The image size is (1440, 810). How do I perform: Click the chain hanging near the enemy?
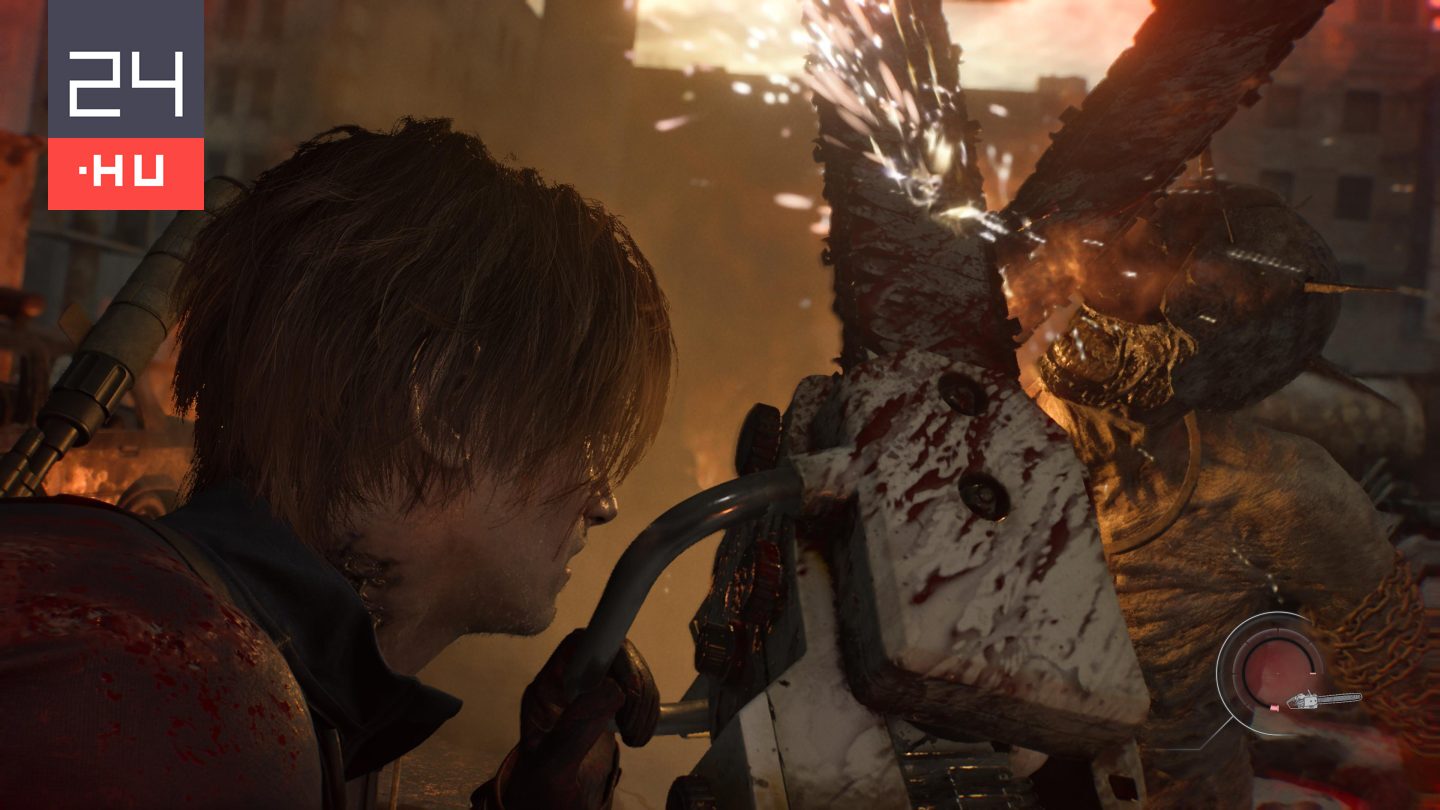[1370, 620]
